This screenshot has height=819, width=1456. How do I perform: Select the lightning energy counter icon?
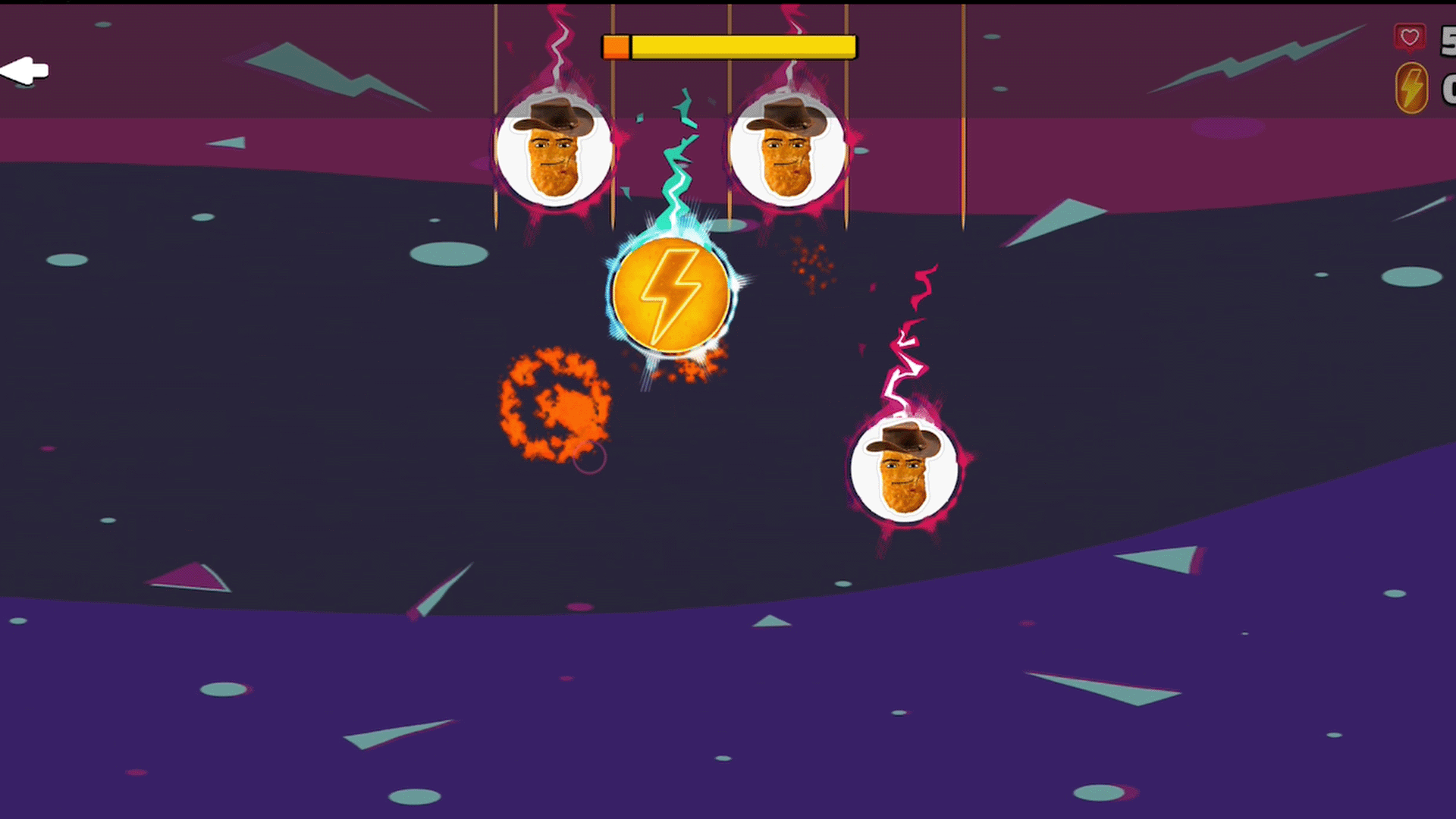1410,87
